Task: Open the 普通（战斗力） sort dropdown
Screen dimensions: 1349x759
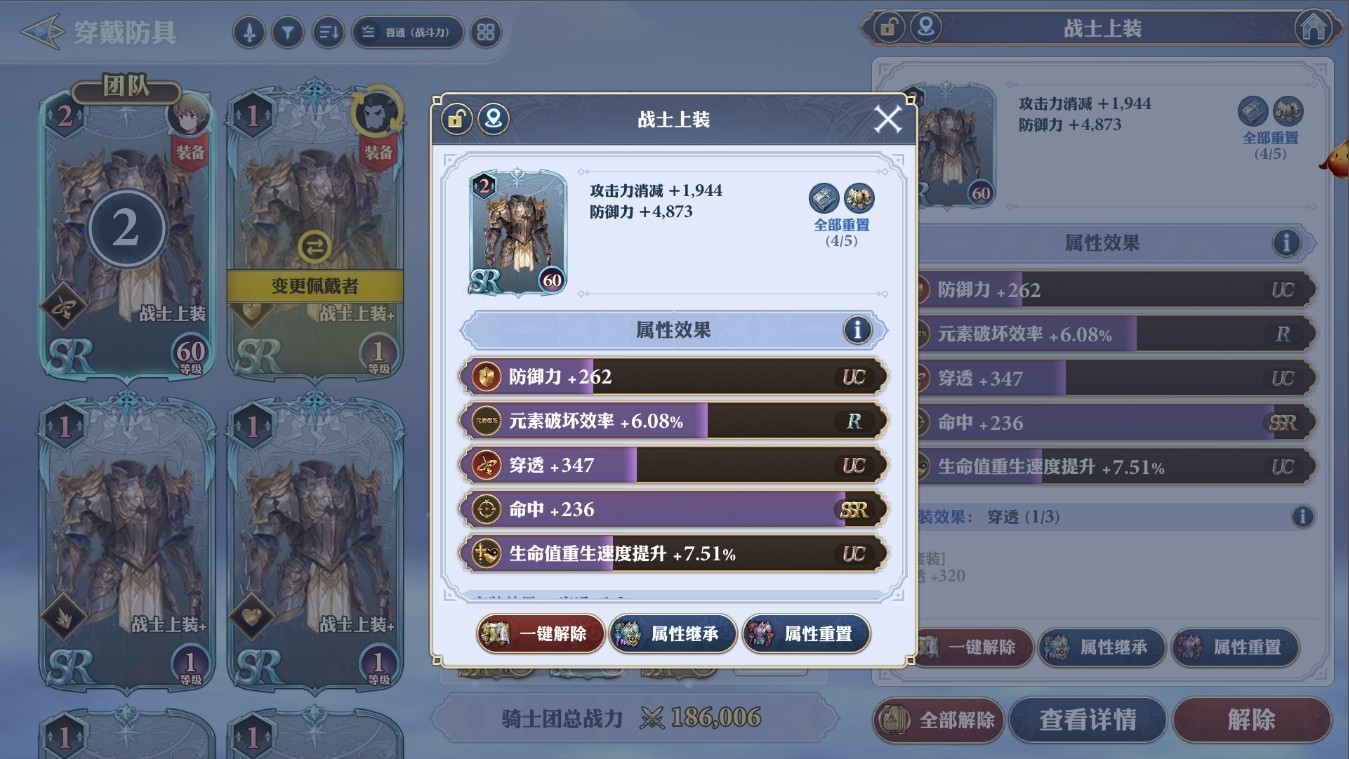Action: coord(407,31)
